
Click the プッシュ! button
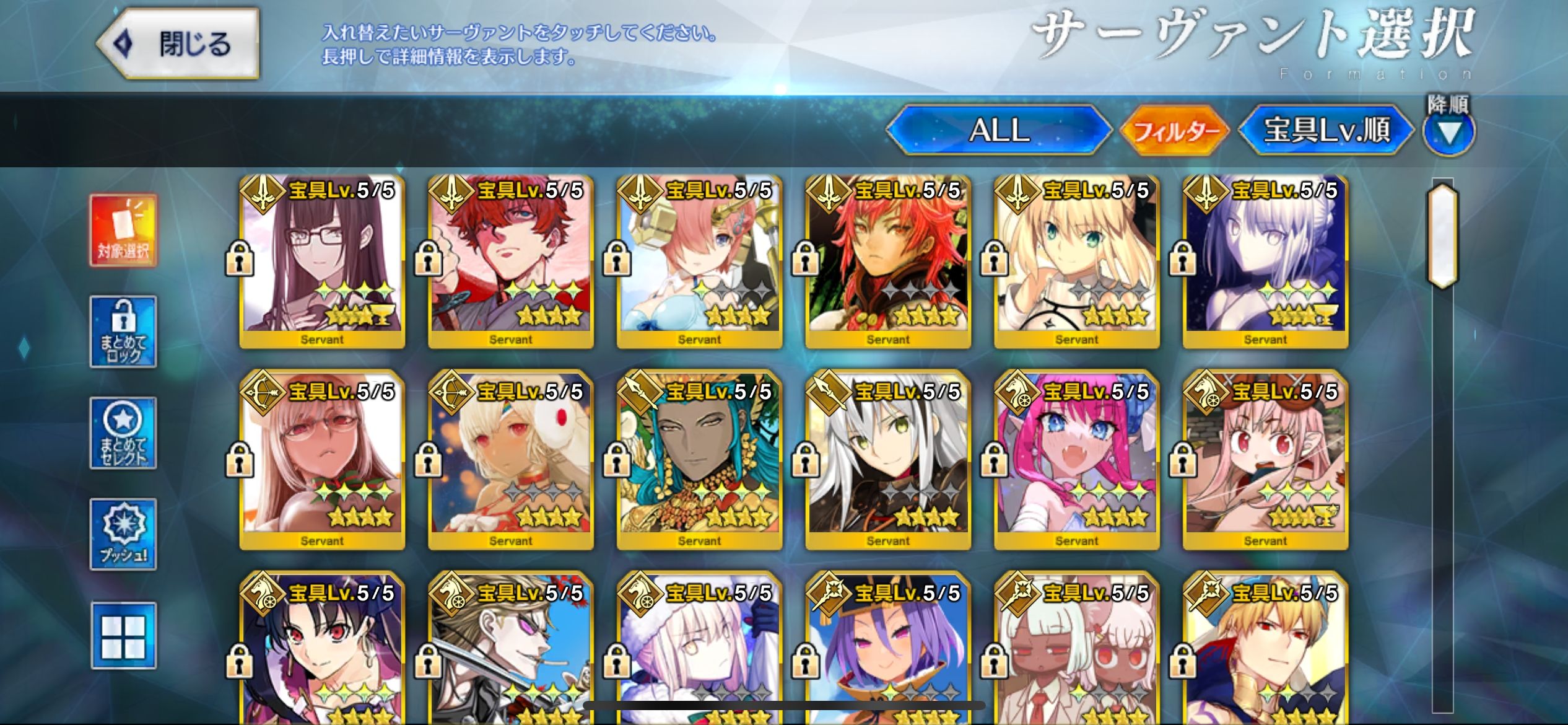[123, 534]
